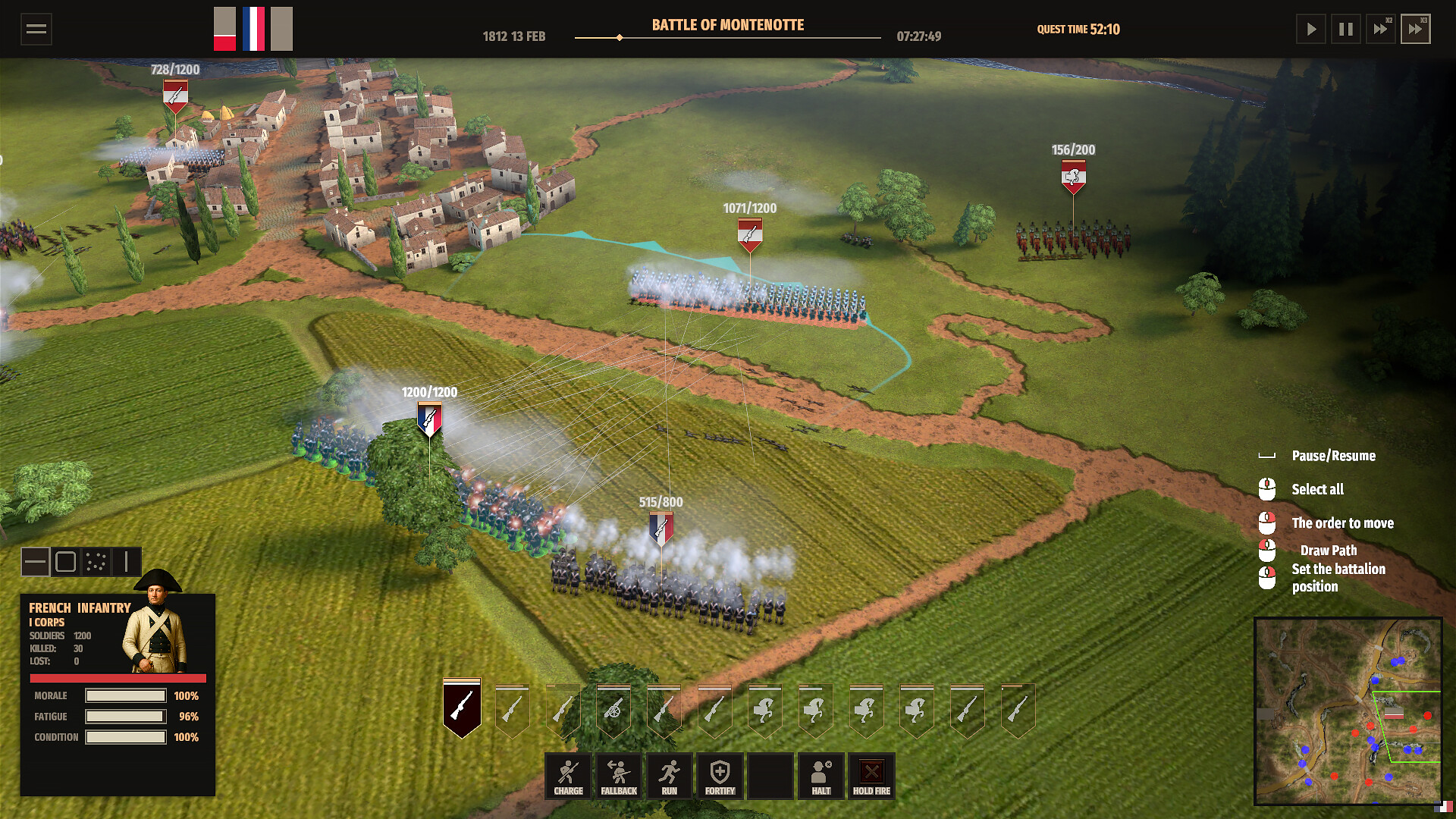Screen dimensions: 1456x819
Task: Select the highlighted infantry unit card
Action: click(462, 708)
